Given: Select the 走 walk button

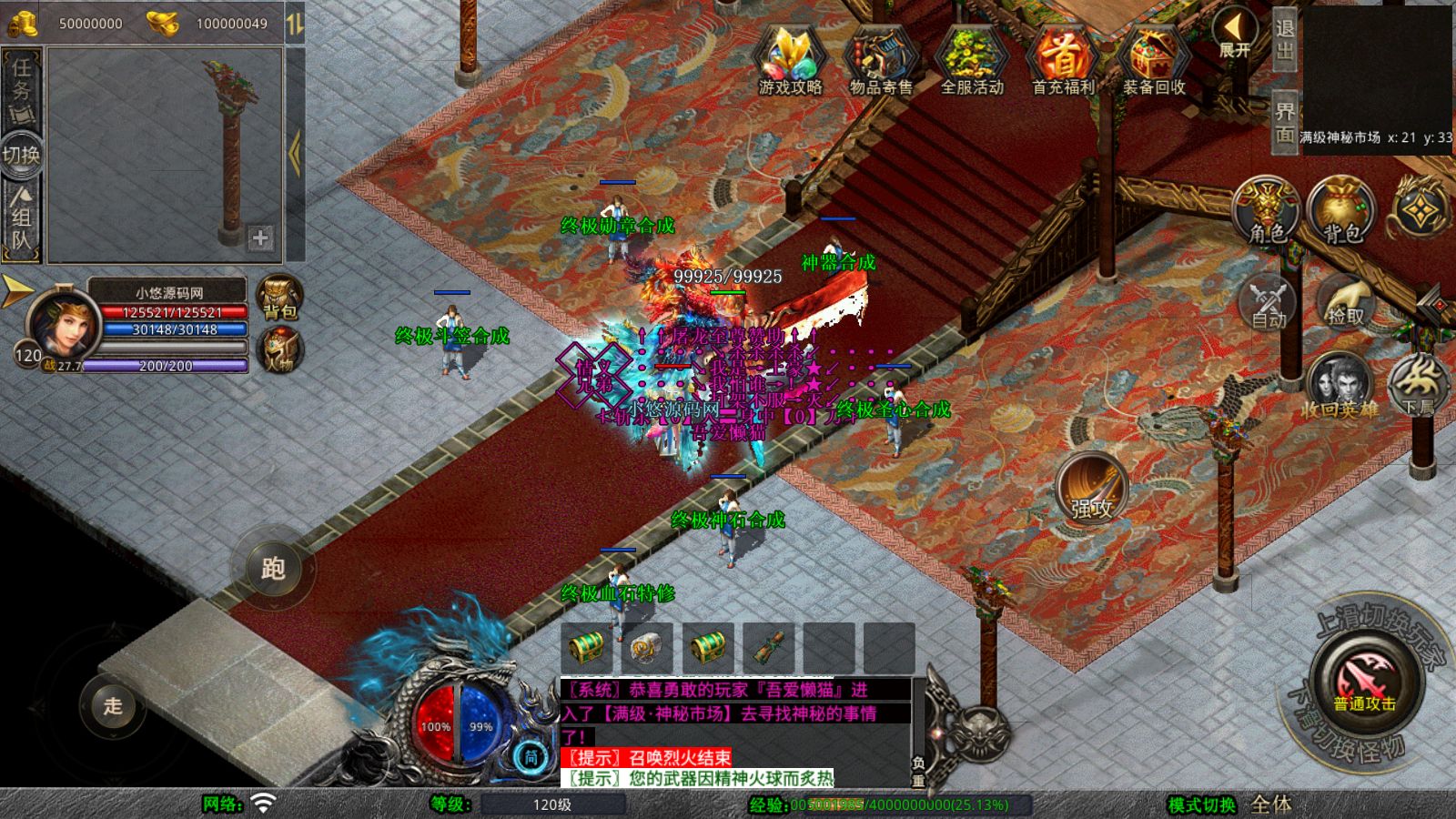Looking at the screenshot, I should (x=113, y=705).
